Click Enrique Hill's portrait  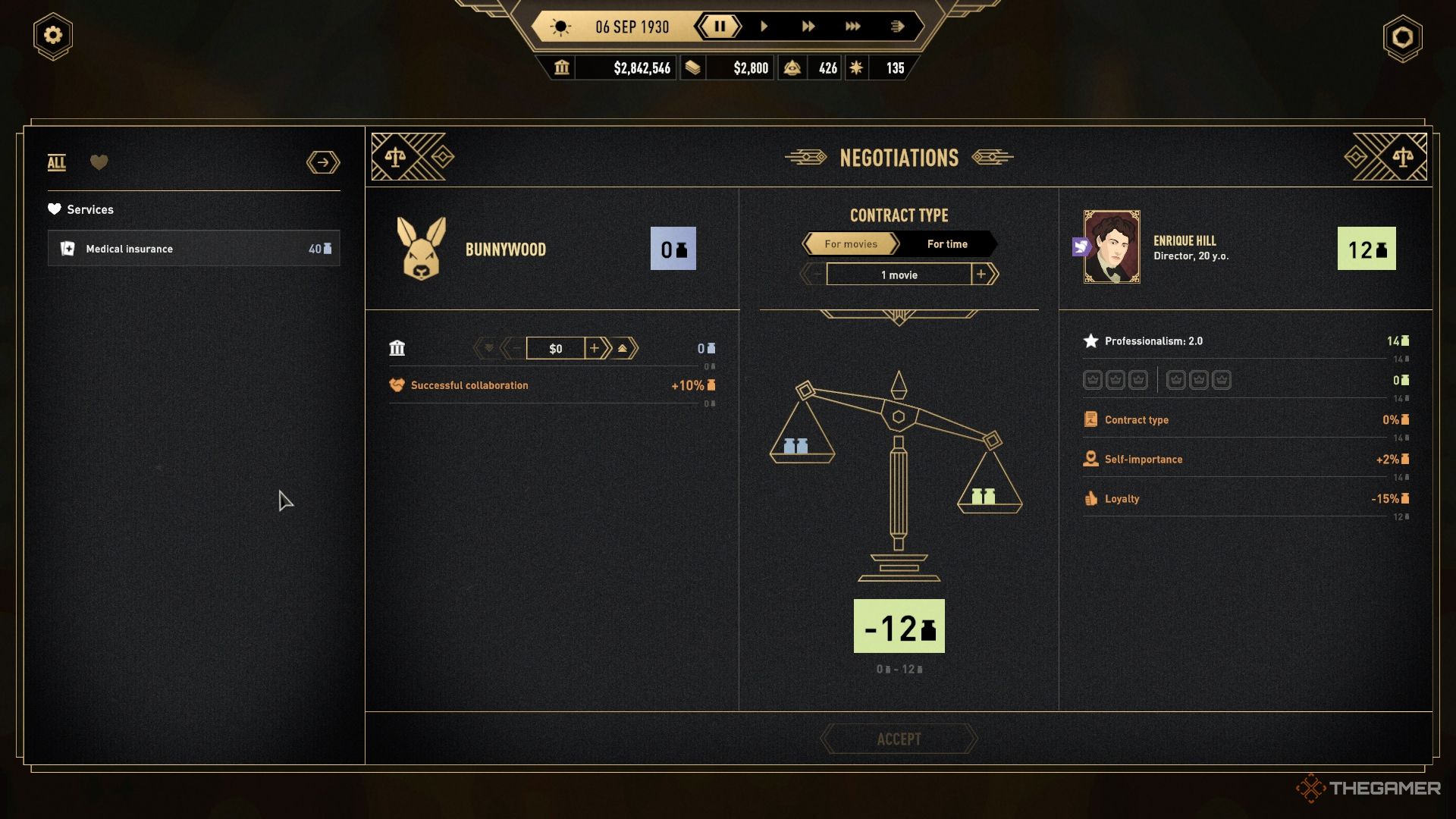click(1111, 247)
